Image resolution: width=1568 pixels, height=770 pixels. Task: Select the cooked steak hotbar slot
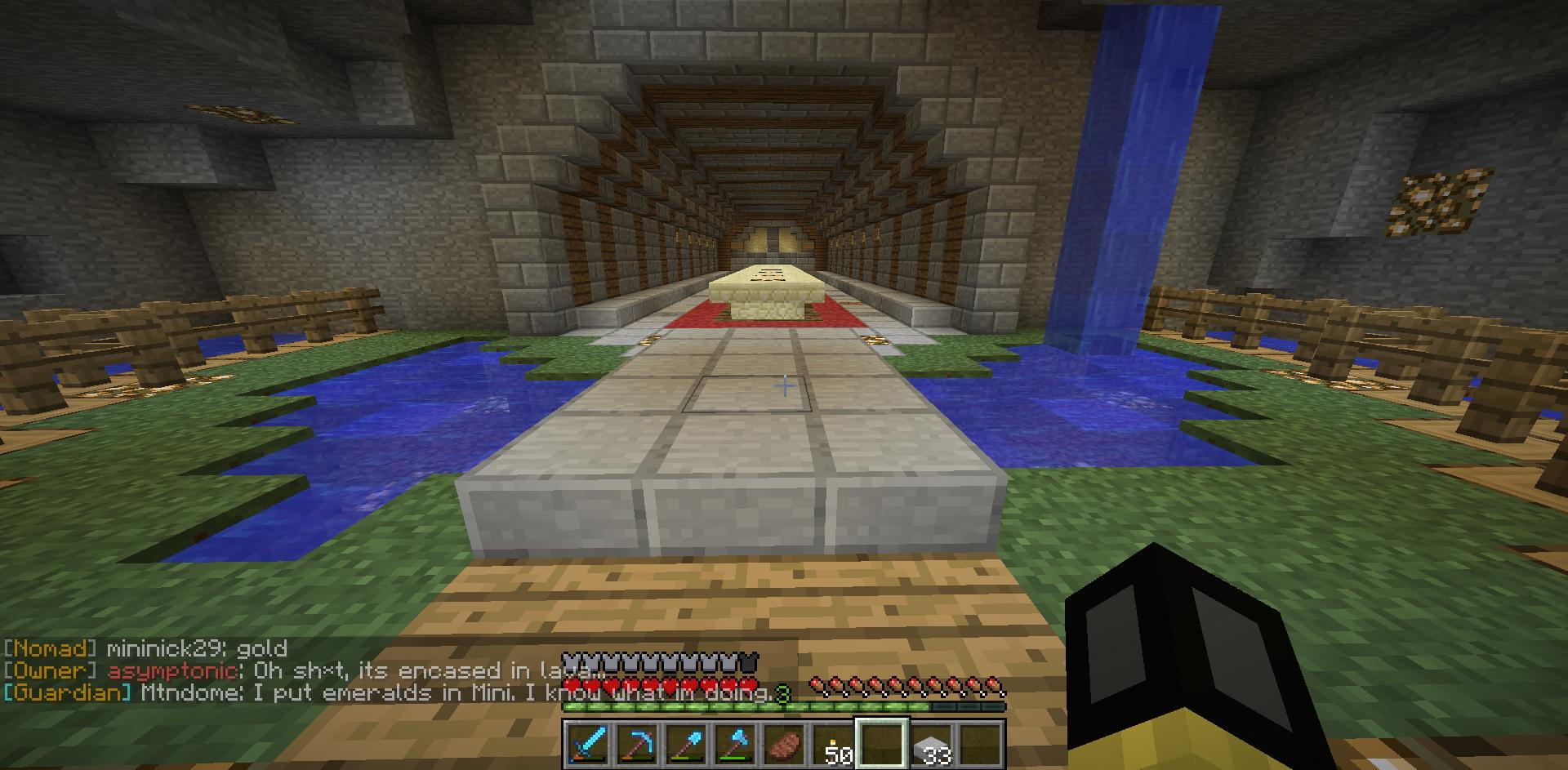click(781, 744)
